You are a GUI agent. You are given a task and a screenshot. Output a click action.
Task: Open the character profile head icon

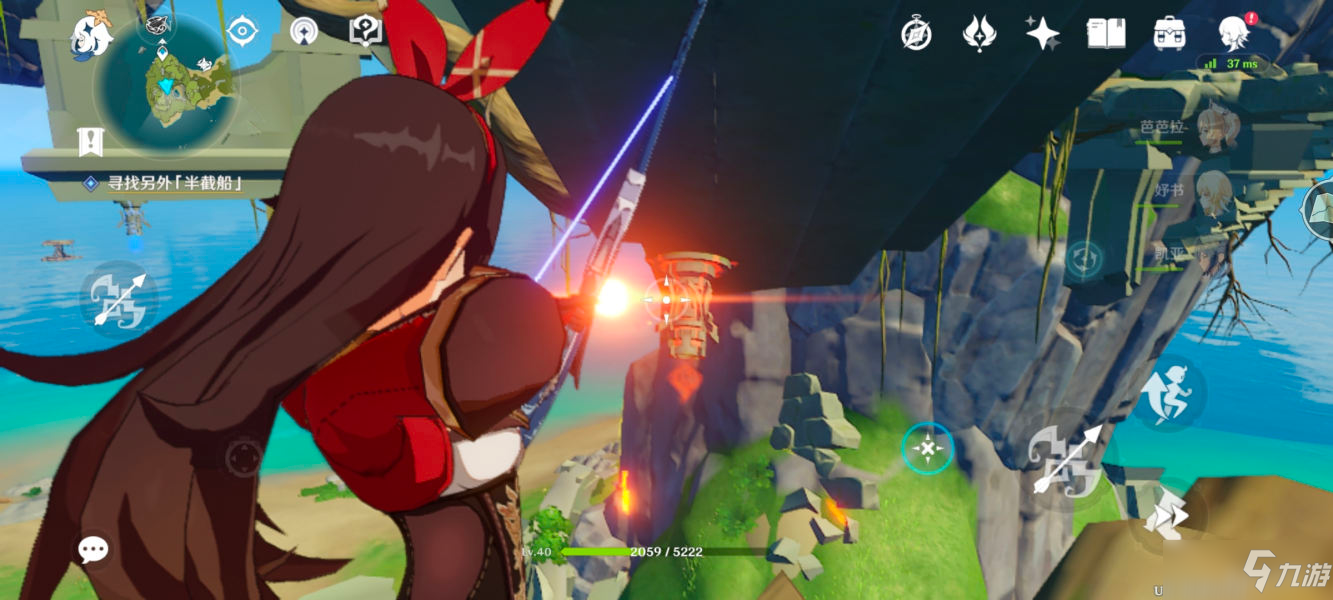1233,34
